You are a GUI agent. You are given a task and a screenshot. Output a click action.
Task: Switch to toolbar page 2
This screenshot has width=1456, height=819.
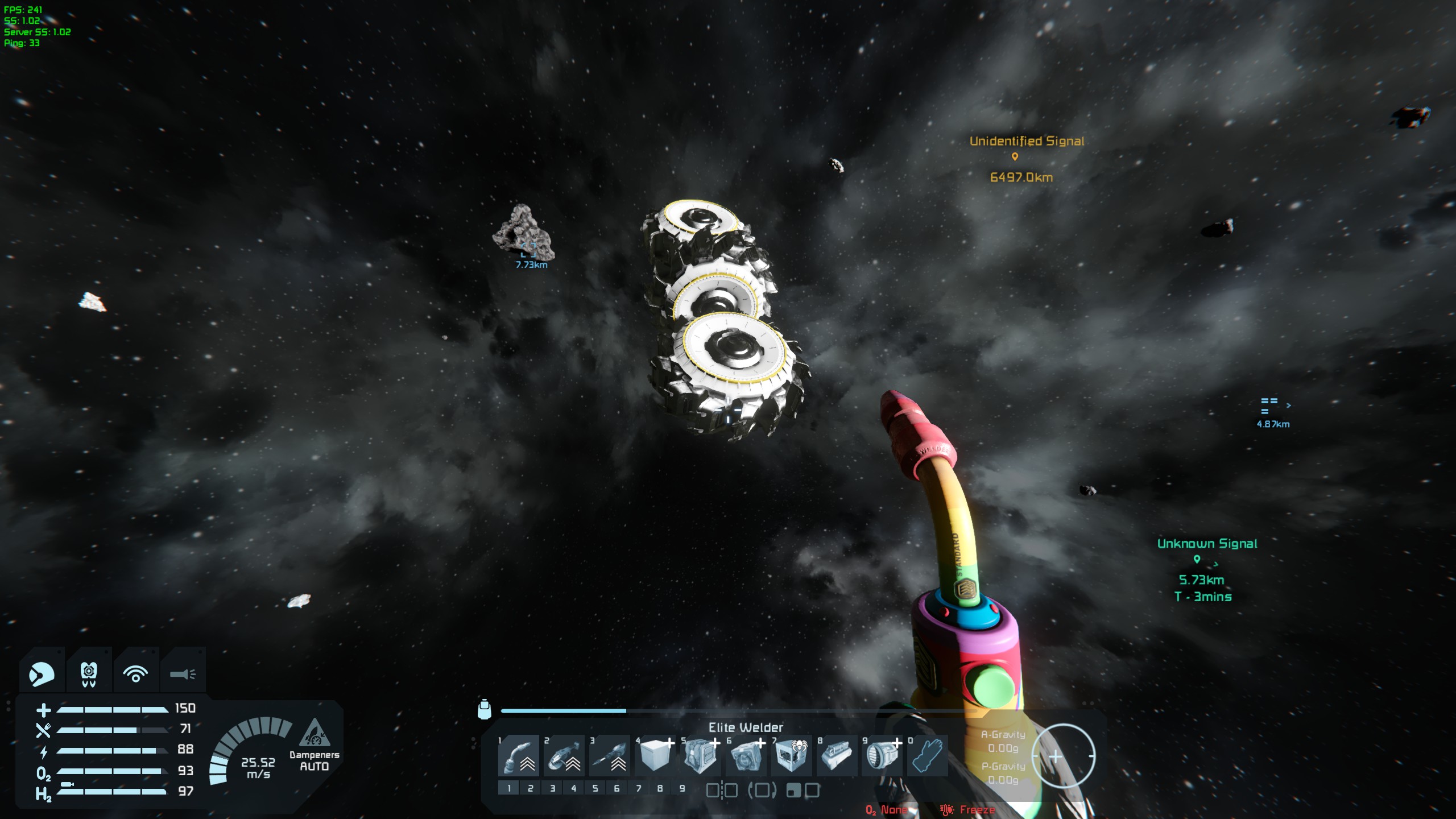(531, 788)
